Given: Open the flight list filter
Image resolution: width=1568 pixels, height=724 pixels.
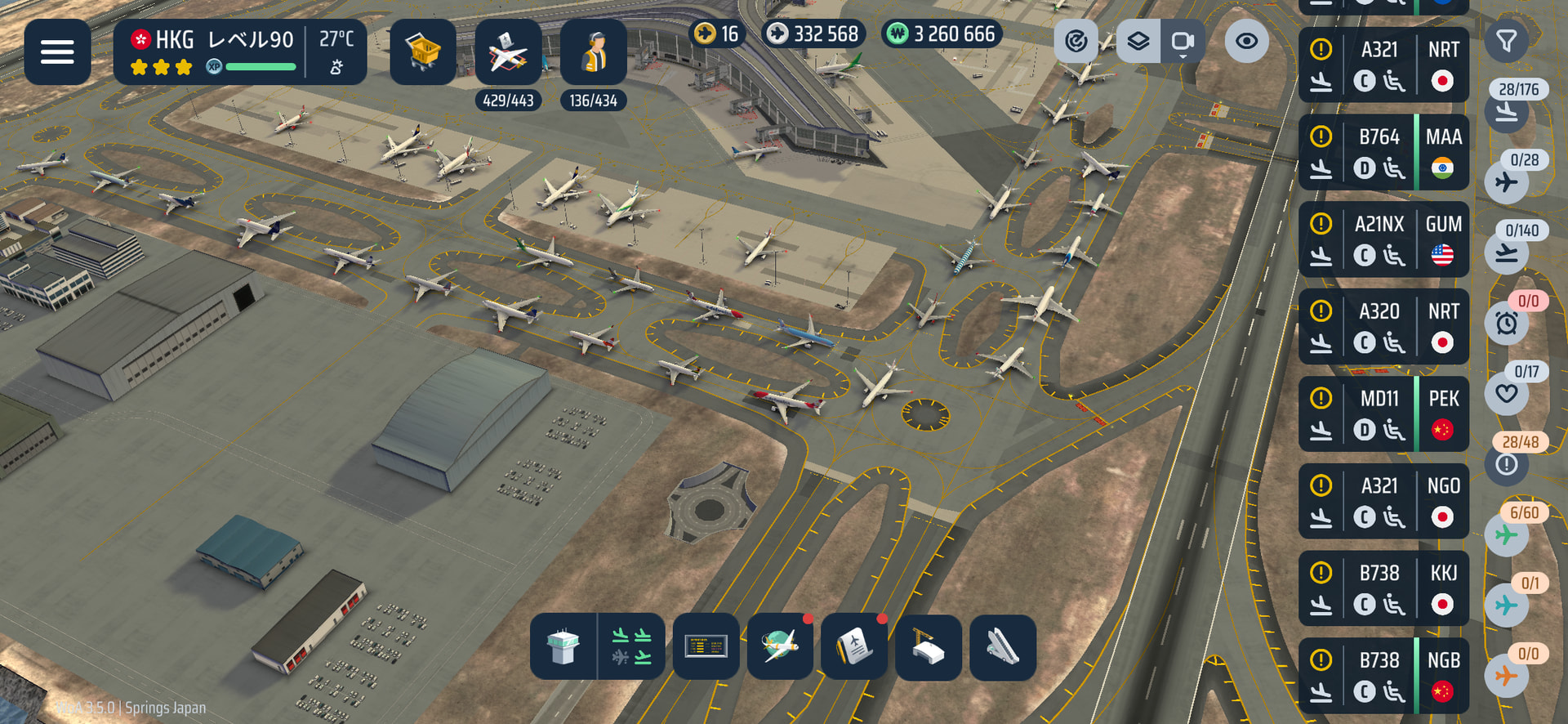Looking at the screenshot, I should click(1506, 41).
